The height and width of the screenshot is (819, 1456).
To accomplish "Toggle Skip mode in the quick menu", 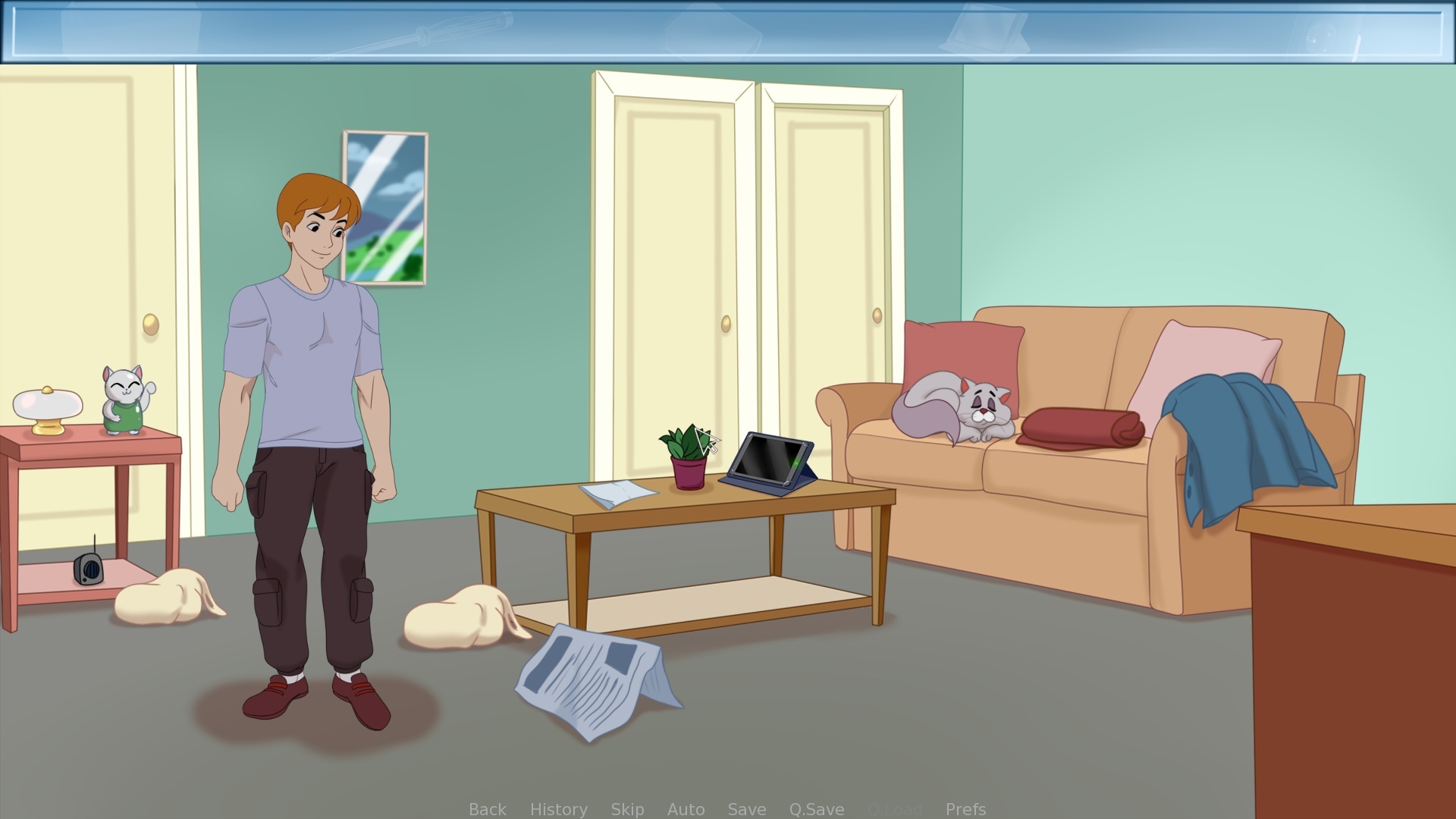I will (x=627, y=809).
